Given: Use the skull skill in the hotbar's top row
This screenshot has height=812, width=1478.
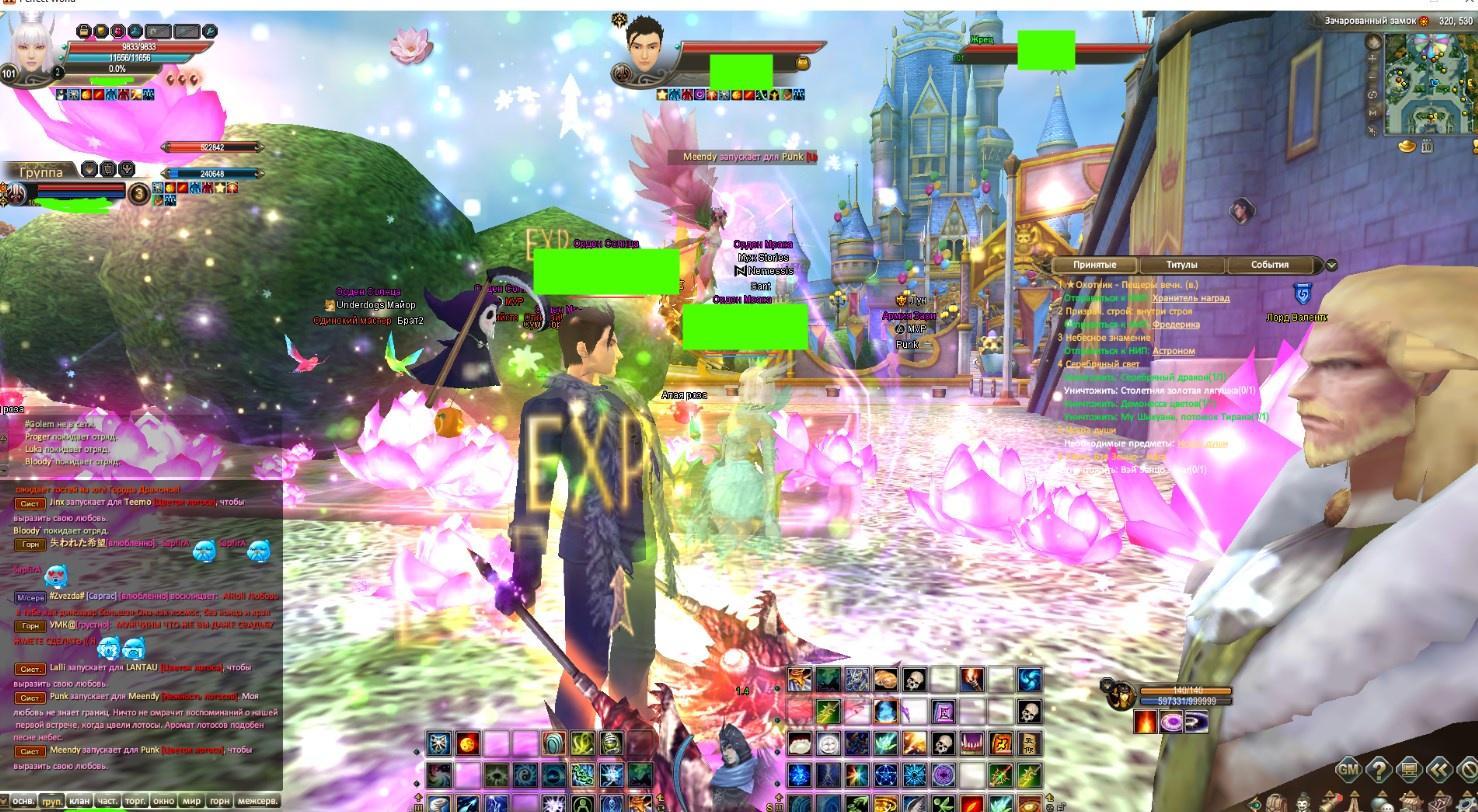Looking at the screenshot, I should tap(913, 681).
